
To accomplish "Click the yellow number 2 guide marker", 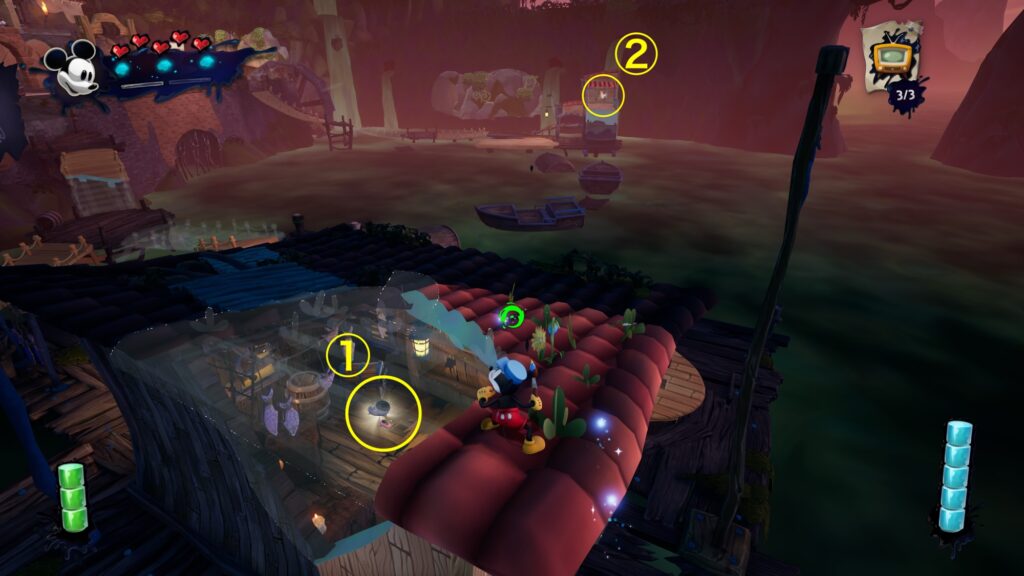I will click(x=637, y=54).
